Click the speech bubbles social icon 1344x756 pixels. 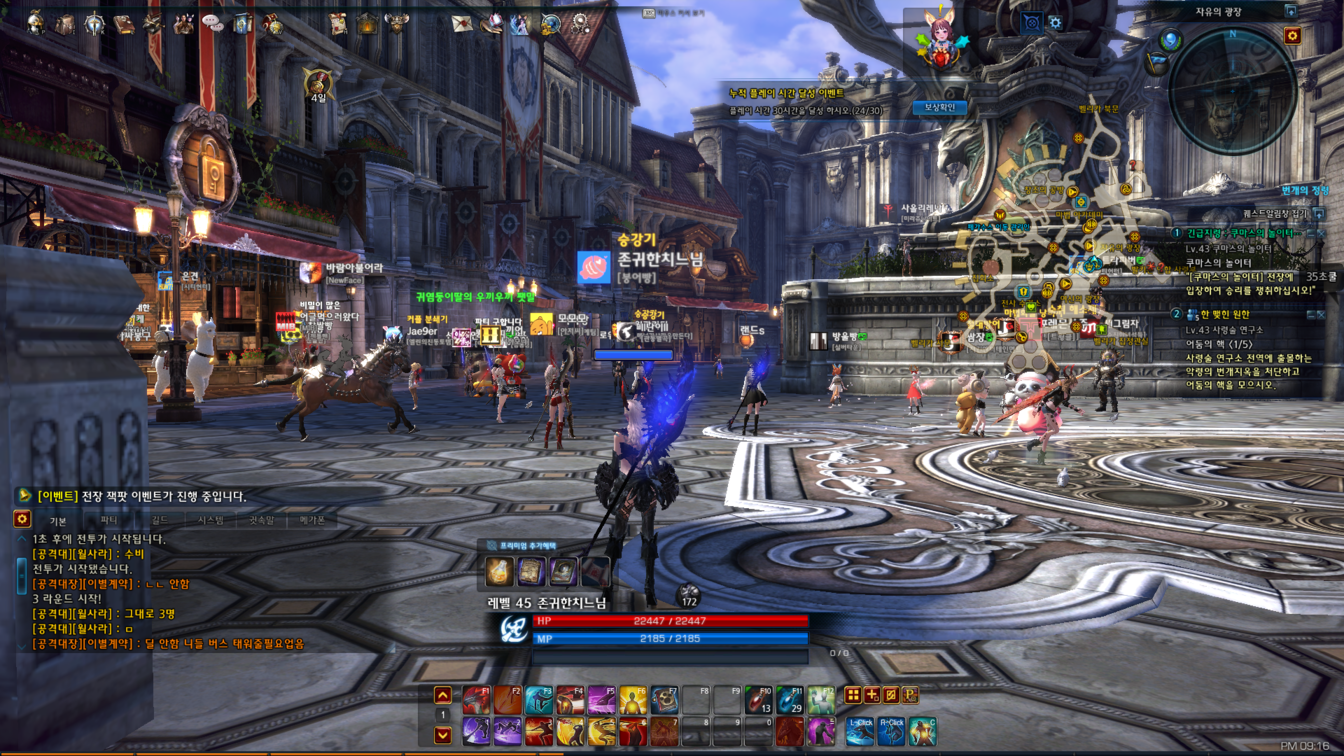(x=212, y=23)
